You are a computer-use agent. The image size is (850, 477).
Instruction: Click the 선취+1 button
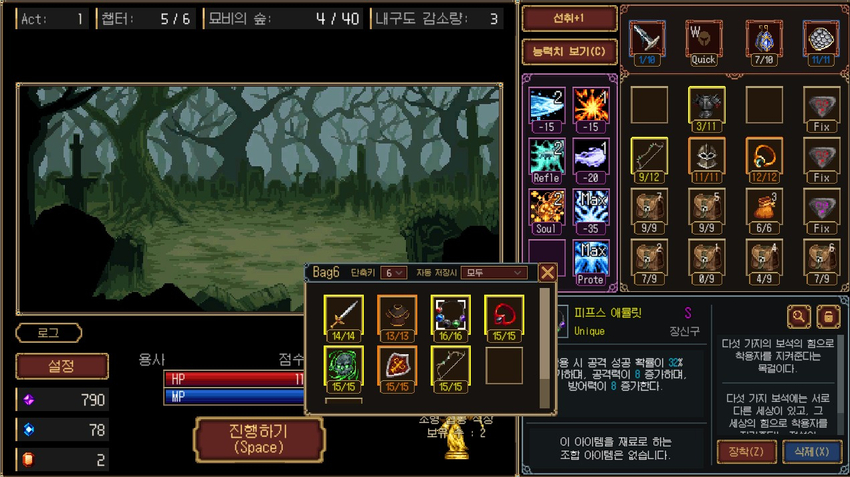563,19
